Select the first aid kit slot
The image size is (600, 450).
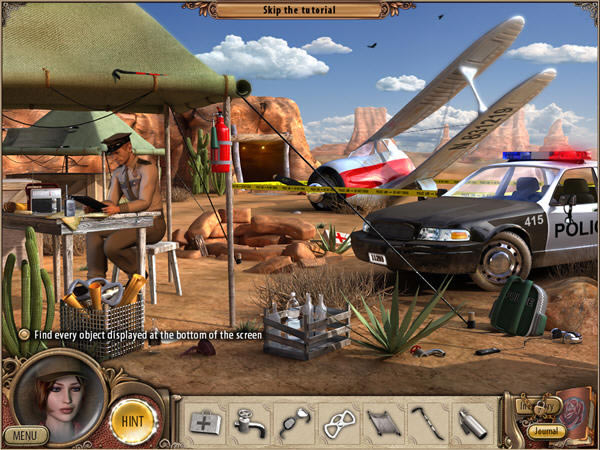(205, 422)
